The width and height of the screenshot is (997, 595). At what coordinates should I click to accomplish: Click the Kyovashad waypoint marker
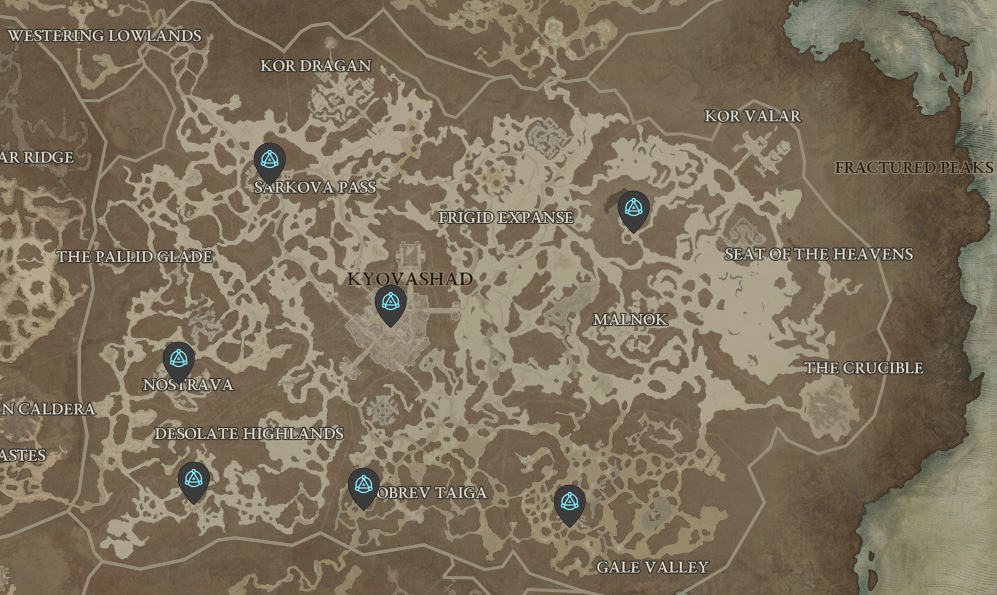point(390,303)
